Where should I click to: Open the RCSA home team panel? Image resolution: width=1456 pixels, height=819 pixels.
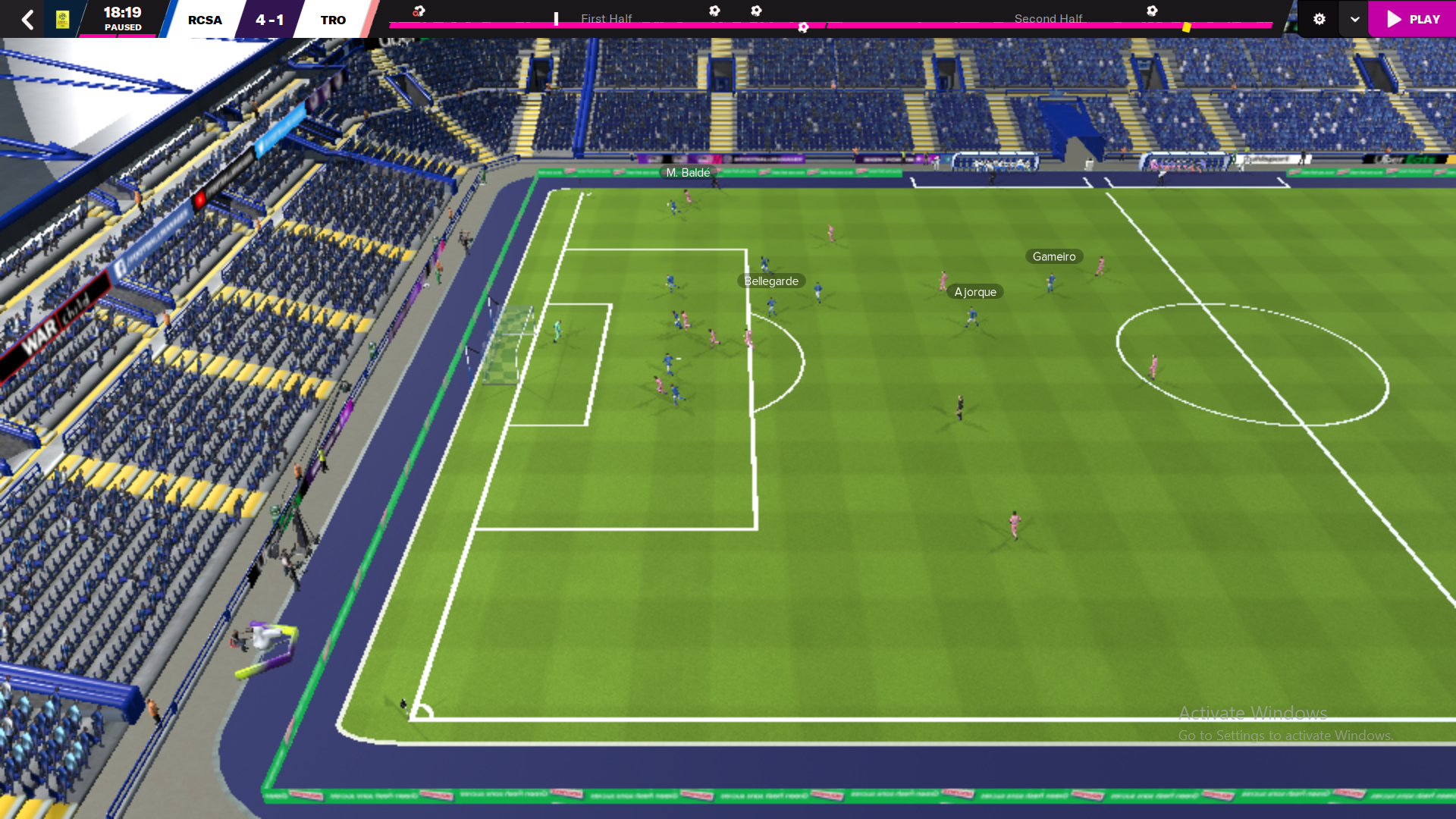pyautogui.click(x=204, y=19)
